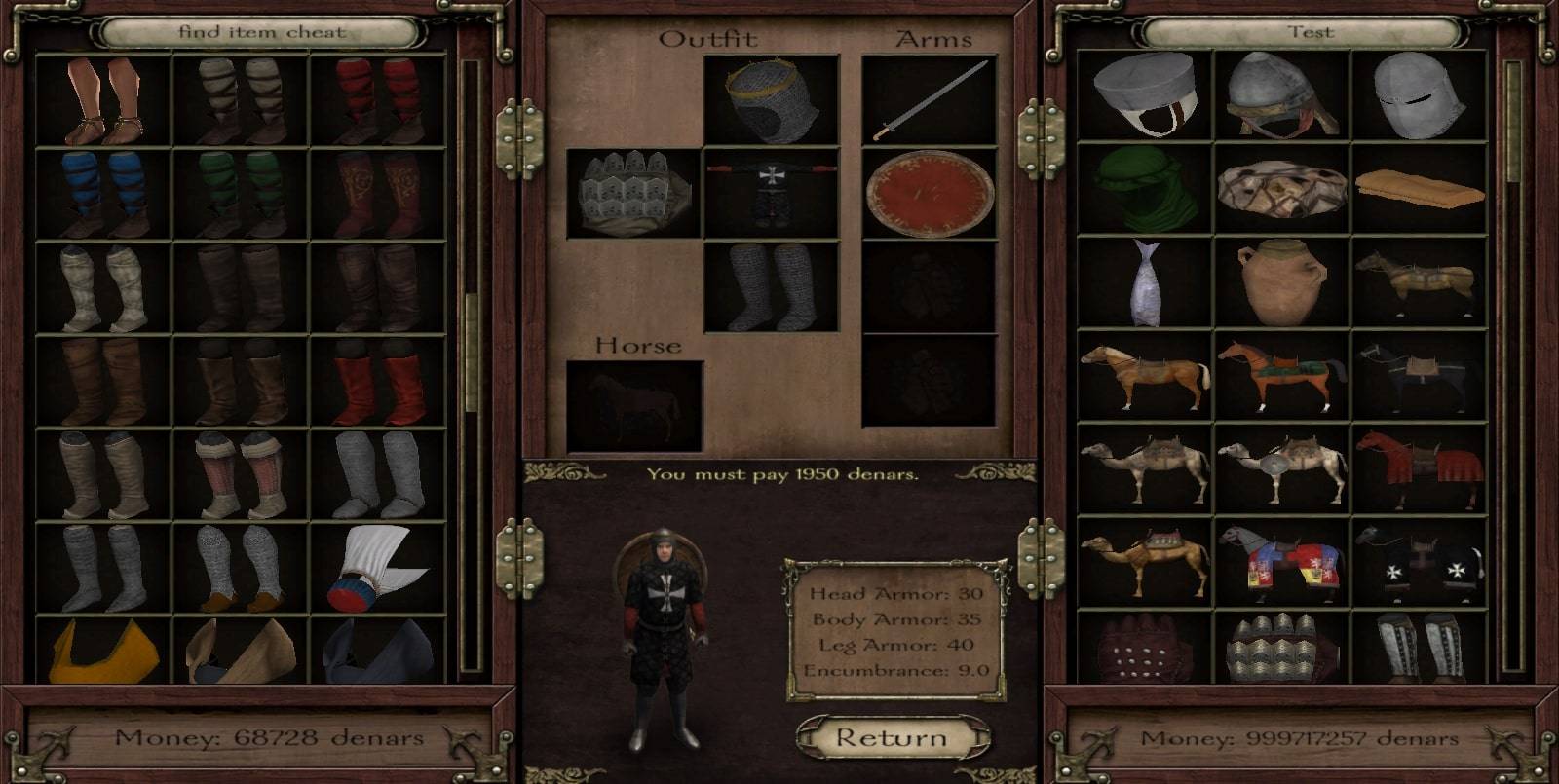Pick the camel with colorful saddle
Viewport: 1559px width, 784px height.
point(1144,563)
